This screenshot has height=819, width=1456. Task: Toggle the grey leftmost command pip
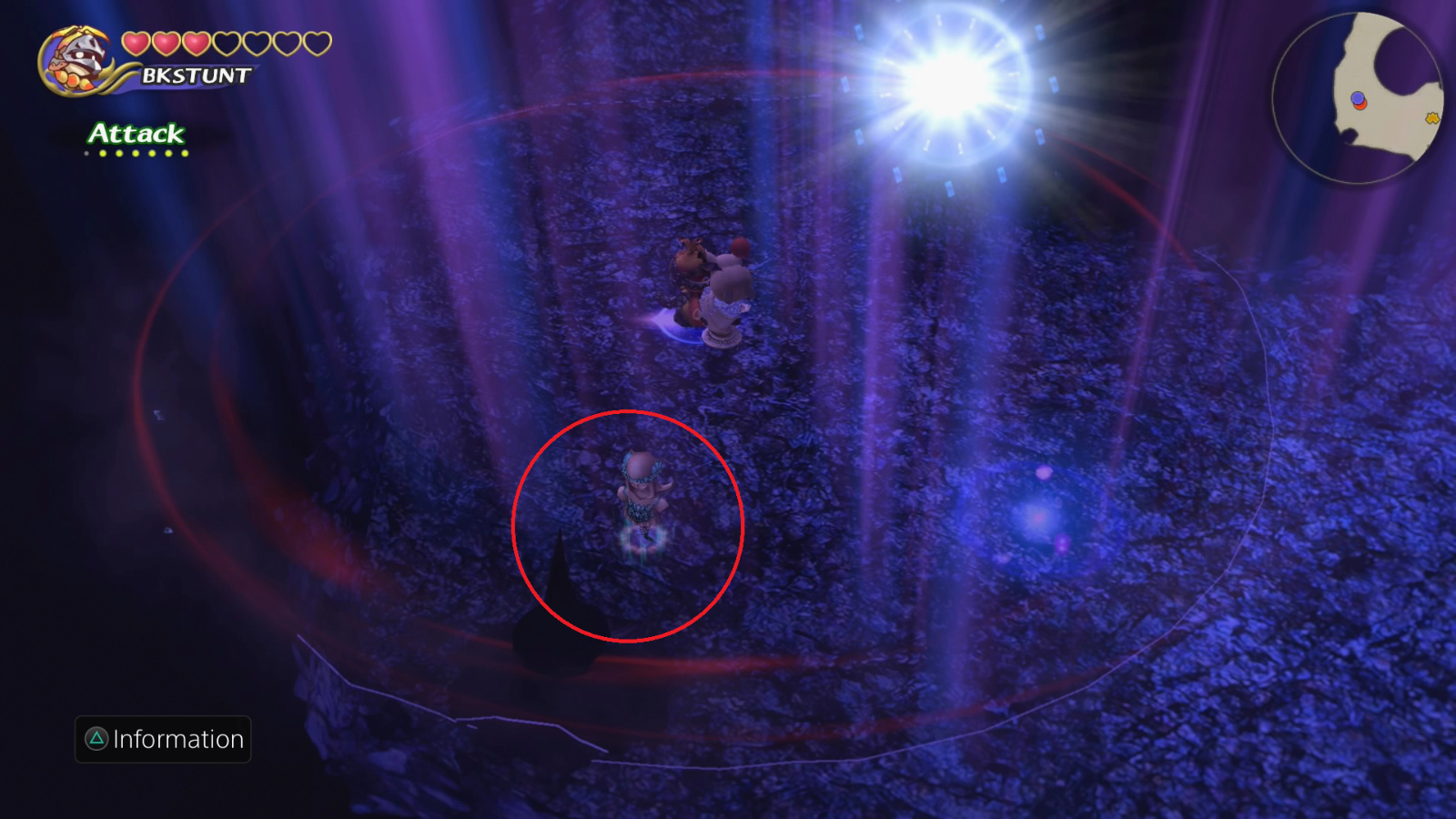click(86, 153)
